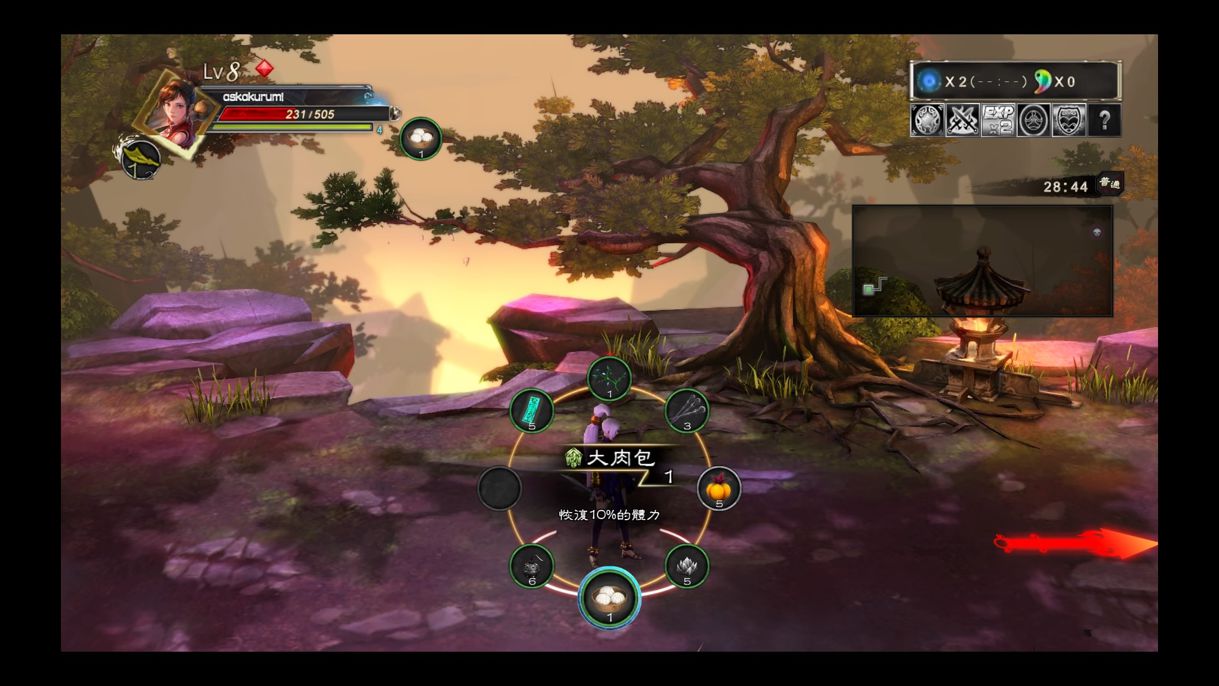The height and width of the screenshot is (686, 1219).
Task: Choose the white lotus flower item
Action: (x=686, y=566)
